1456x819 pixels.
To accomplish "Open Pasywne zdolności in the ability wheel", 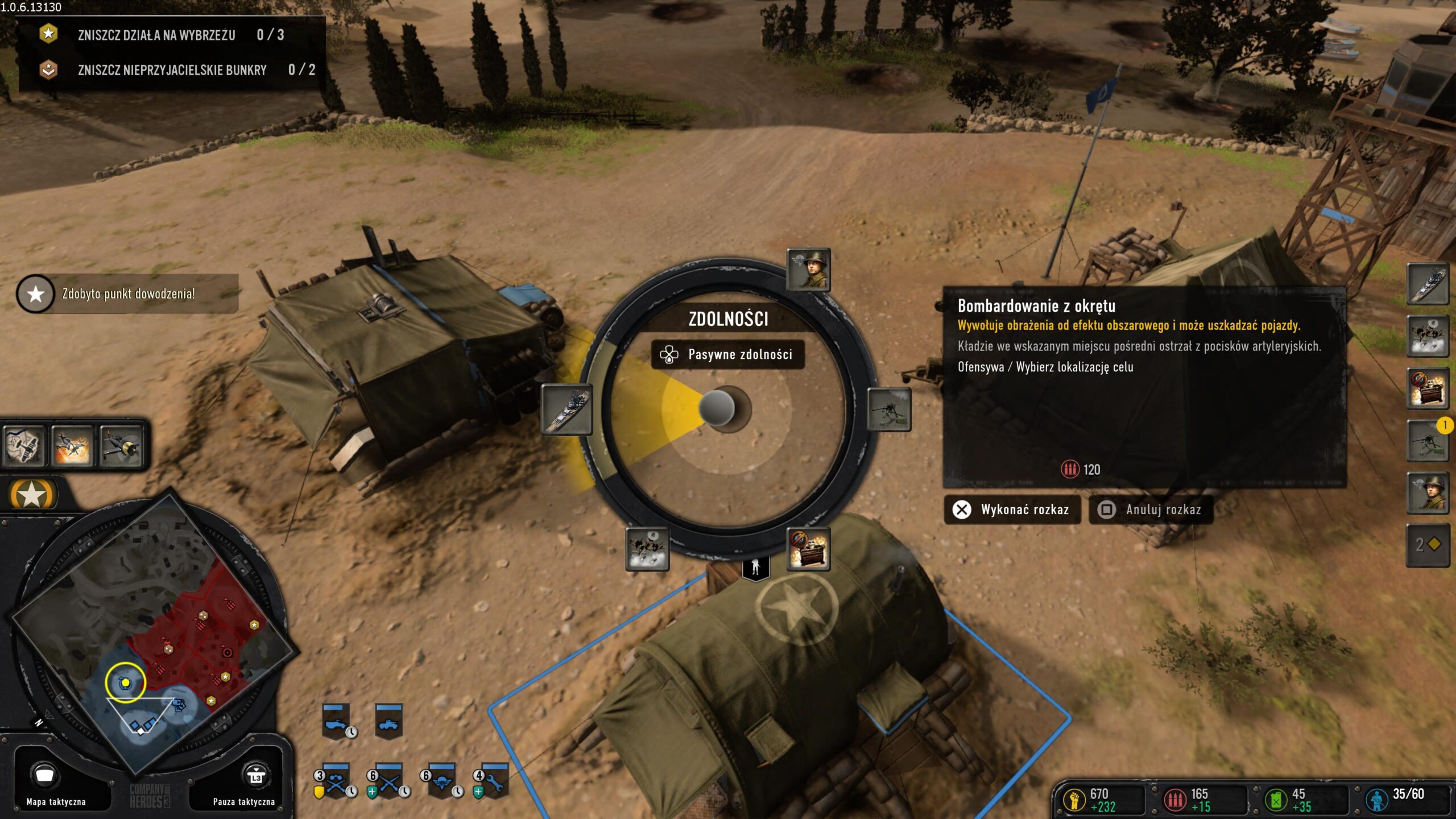I will [727, 355].
